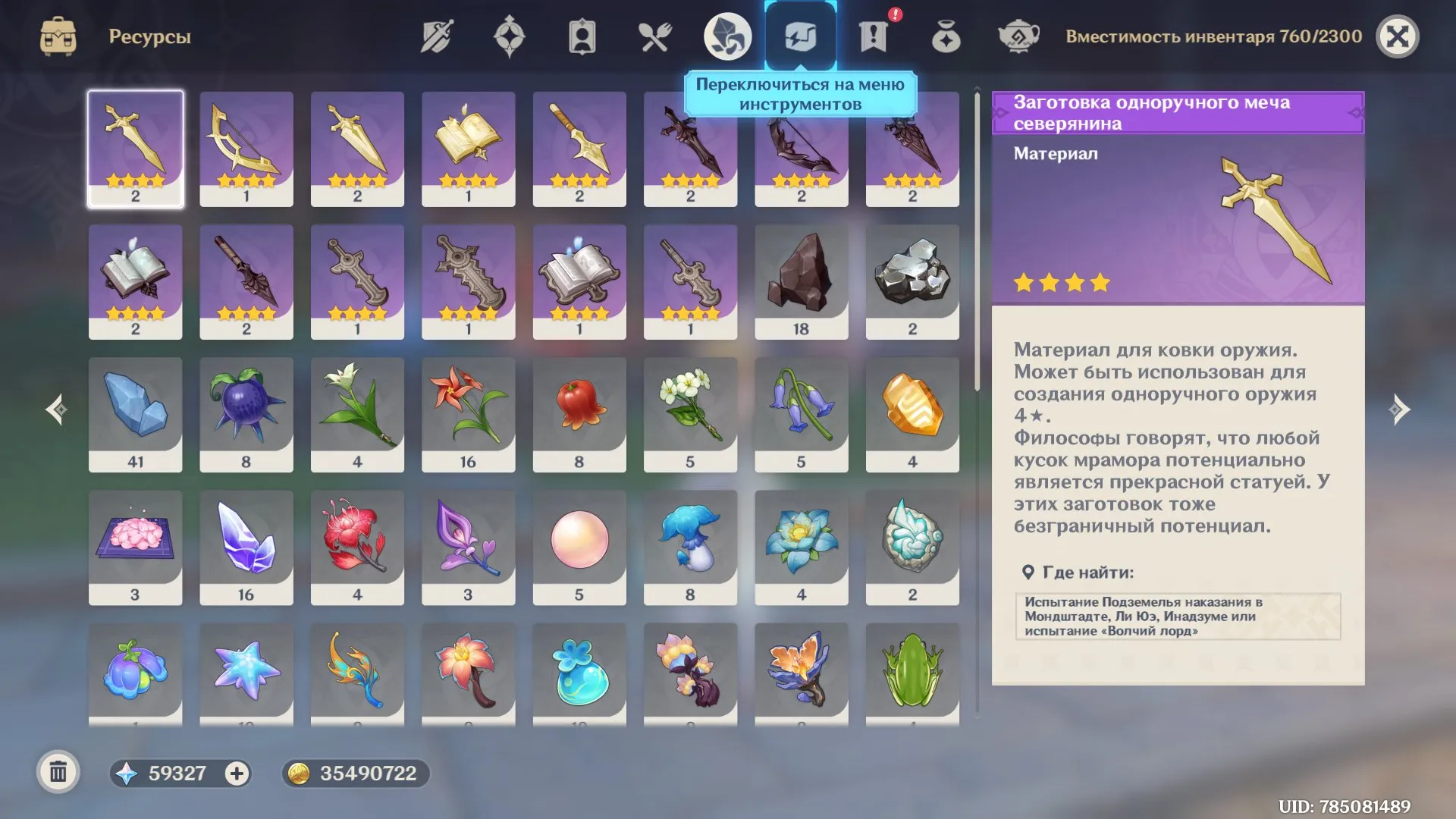Switch to the tools menu icon
The height and width of the screenshot is (819, 1456).
tap(801, 35)
